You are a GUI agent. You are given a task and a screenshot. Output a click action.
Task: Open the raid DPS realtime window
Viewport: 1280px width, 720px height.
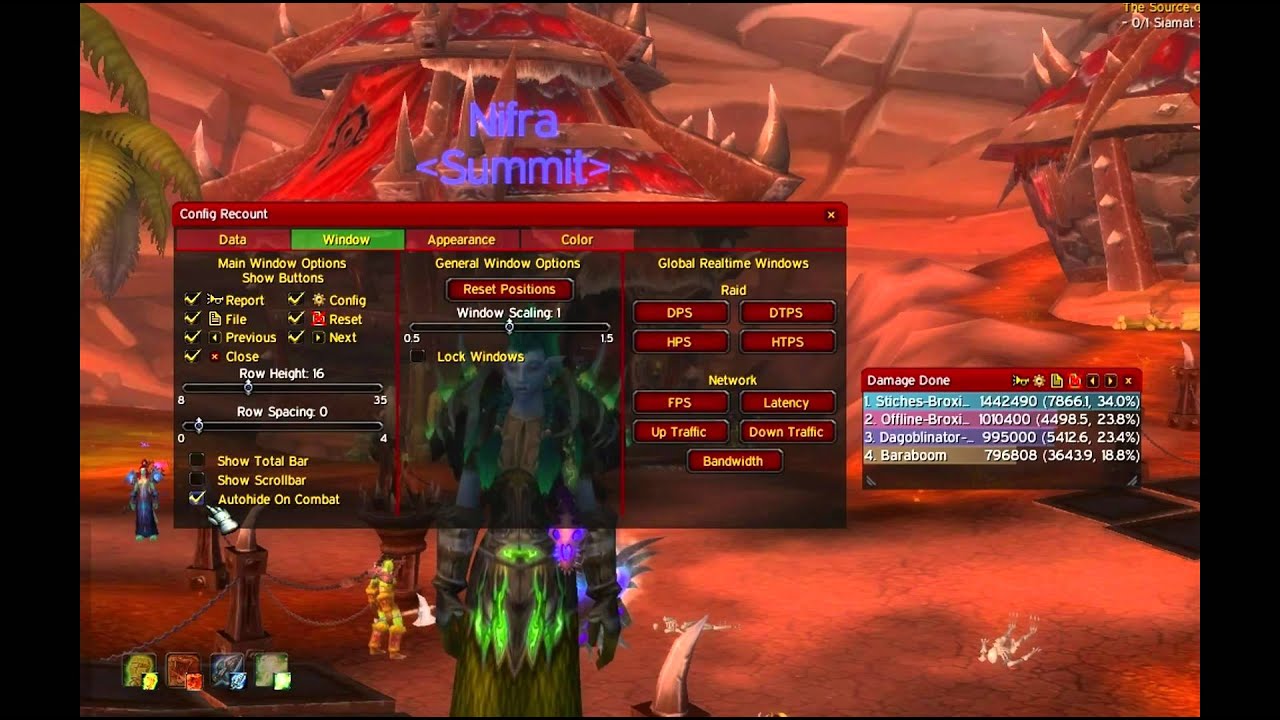pos(679,313)
